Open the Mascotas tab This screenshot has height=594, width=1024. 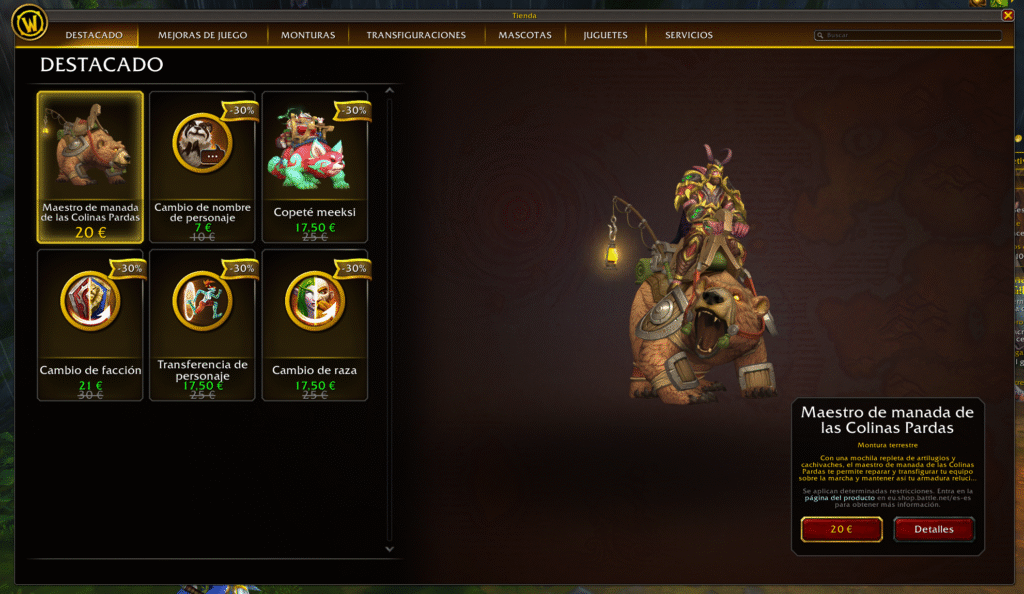coord(525,35)
